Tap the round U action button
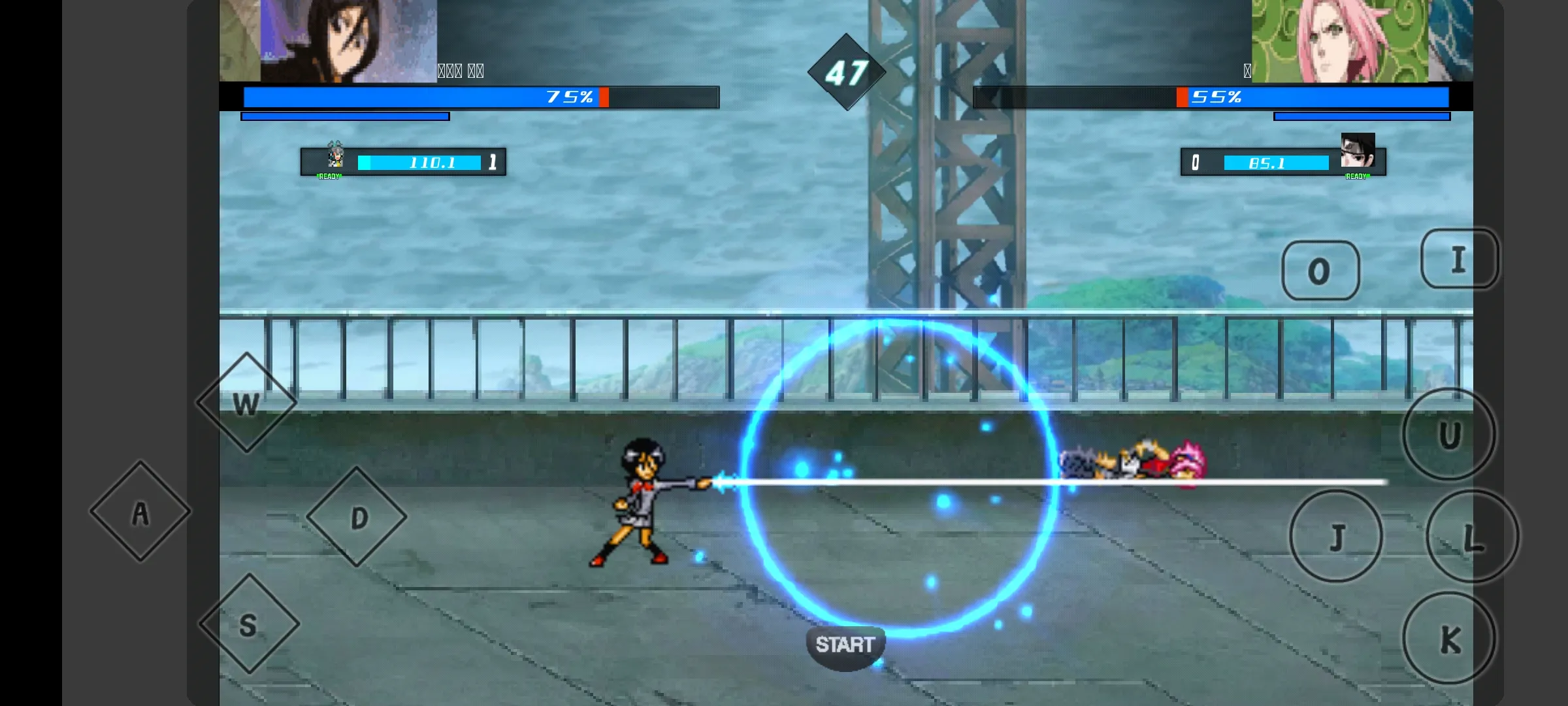Image resolution: width=1568 pixels, height=706 pixels. (1449, 435)
